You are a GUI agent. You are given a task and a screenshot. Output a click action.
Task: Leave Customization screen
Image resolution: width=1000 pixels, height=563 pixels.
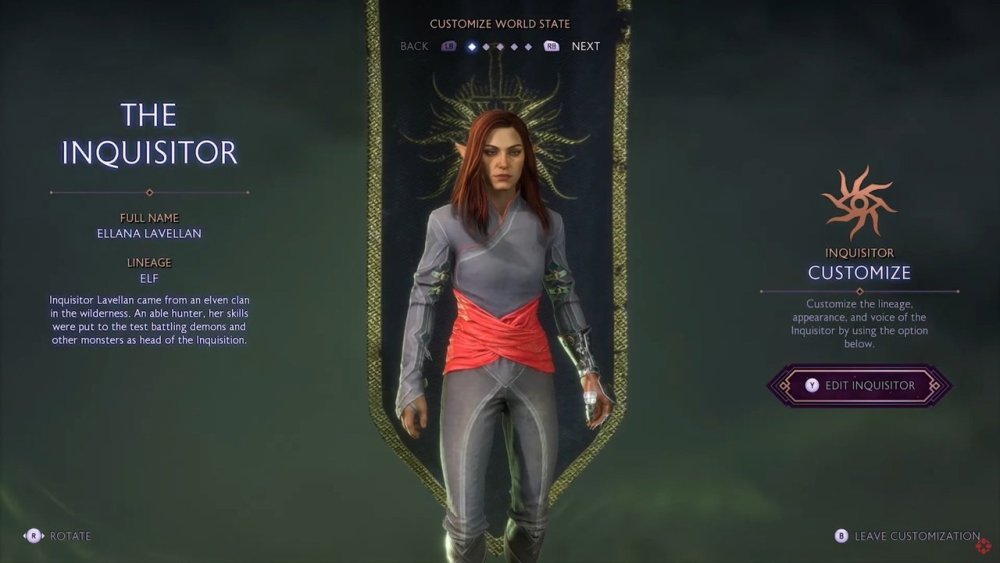tap(915, 536)
